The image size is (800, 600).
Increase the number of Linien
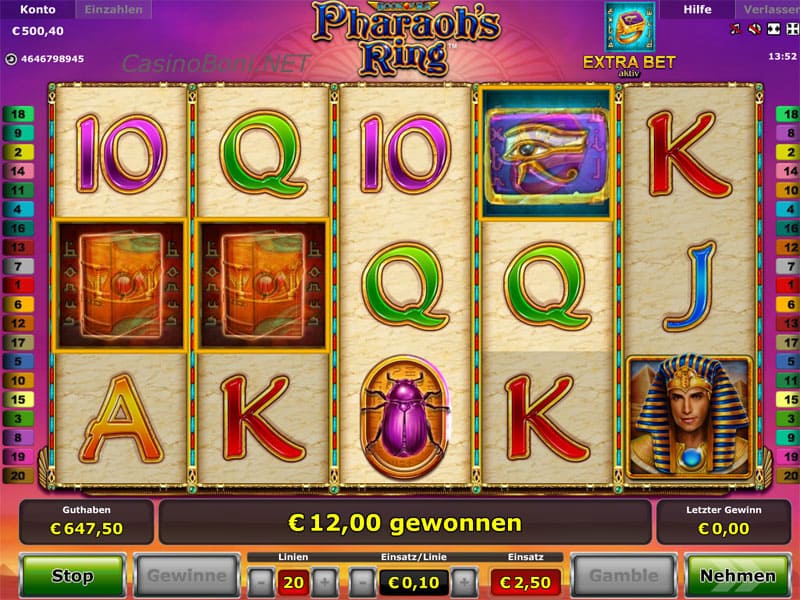click(x=325, y=580)
